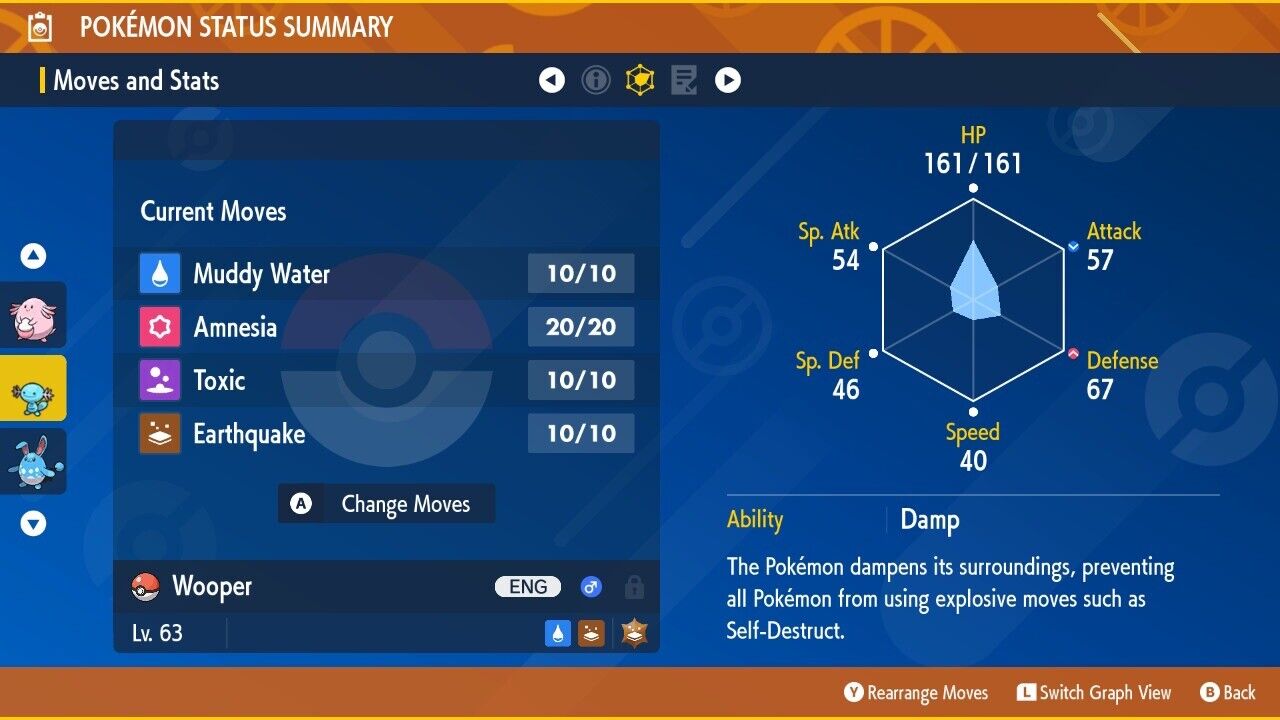Viewport: 1280px width, 720px height.
Task: Move up the party list arrow
Action: pos(33,257)
